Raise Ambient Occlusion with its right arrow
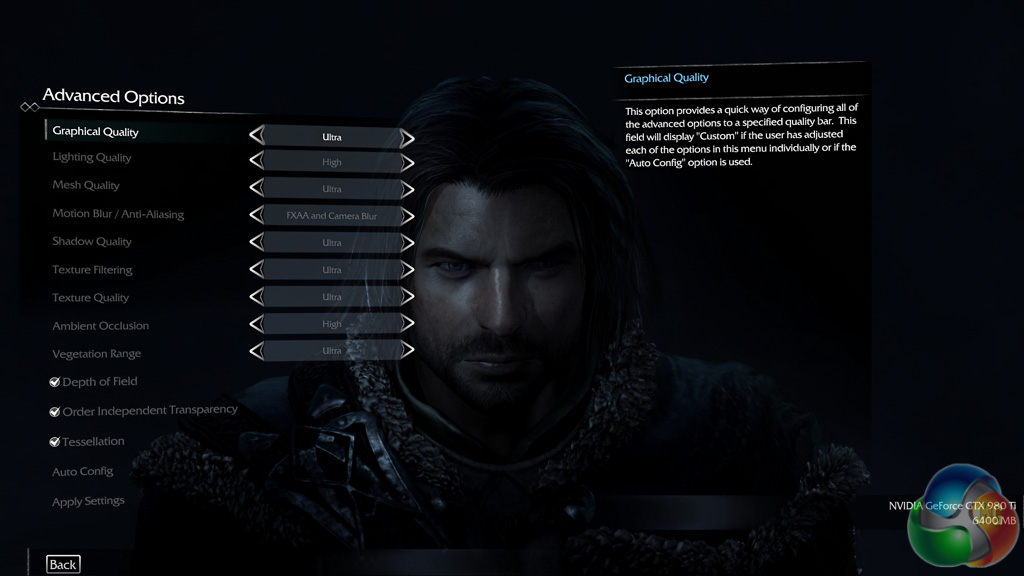The image size is (1024, 576). 407,324
